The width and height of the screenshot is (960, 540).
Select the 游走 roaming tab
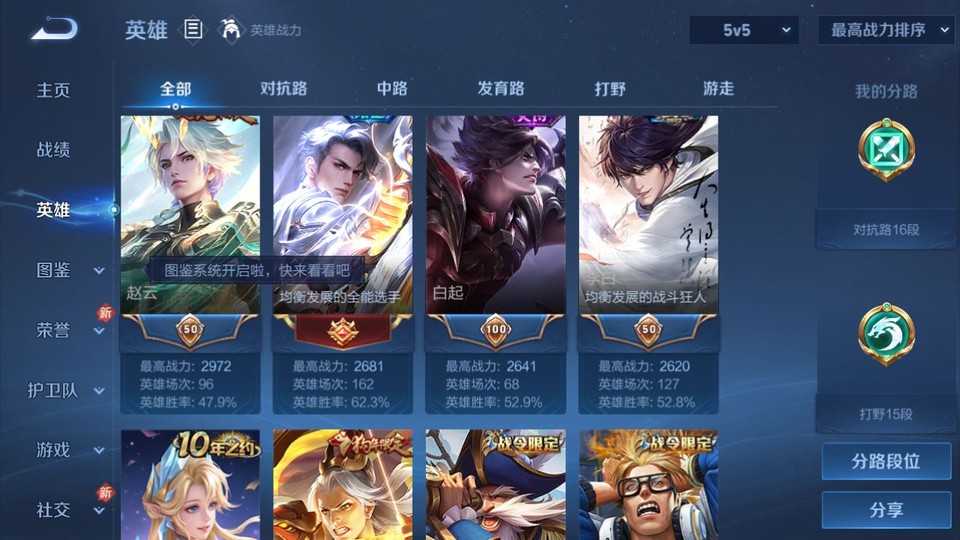pos(718,88)
